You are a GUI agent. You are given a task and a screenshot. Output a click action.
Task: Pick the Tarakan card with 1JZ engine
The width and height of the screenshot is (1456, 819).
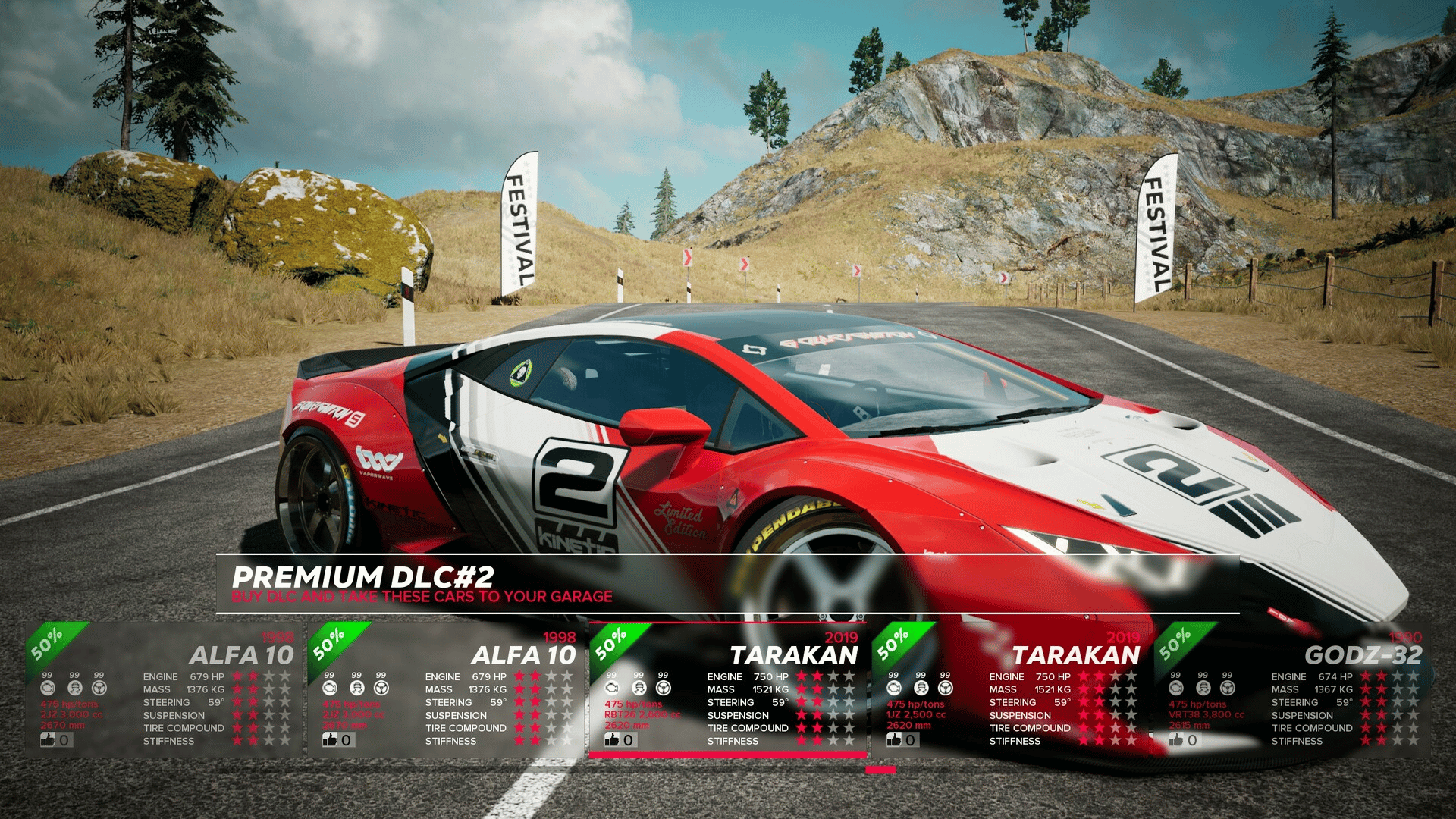click(1010, 689)
